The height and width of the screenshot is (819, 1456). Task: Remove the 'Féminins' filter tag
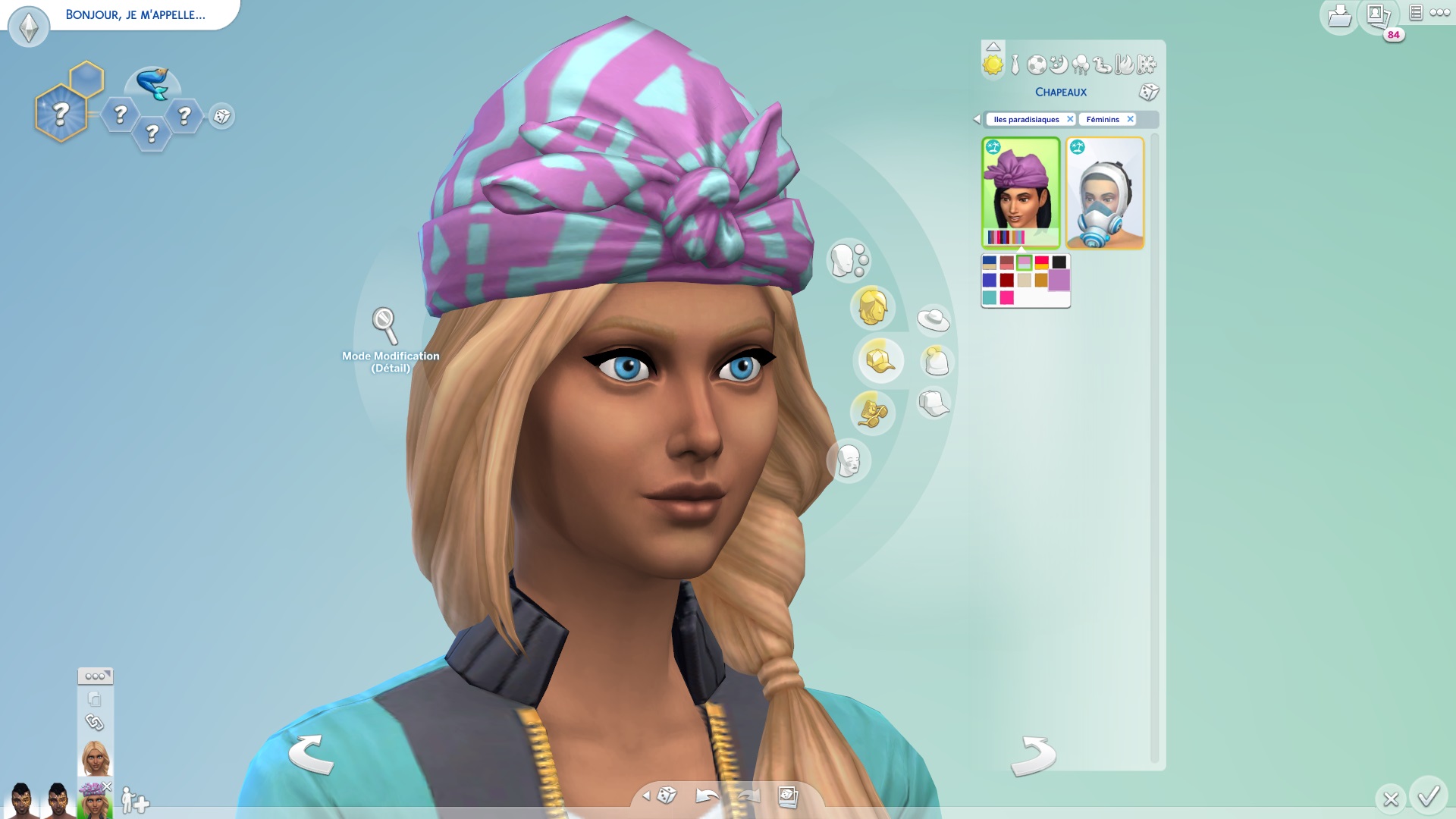tap(1130, 119)
